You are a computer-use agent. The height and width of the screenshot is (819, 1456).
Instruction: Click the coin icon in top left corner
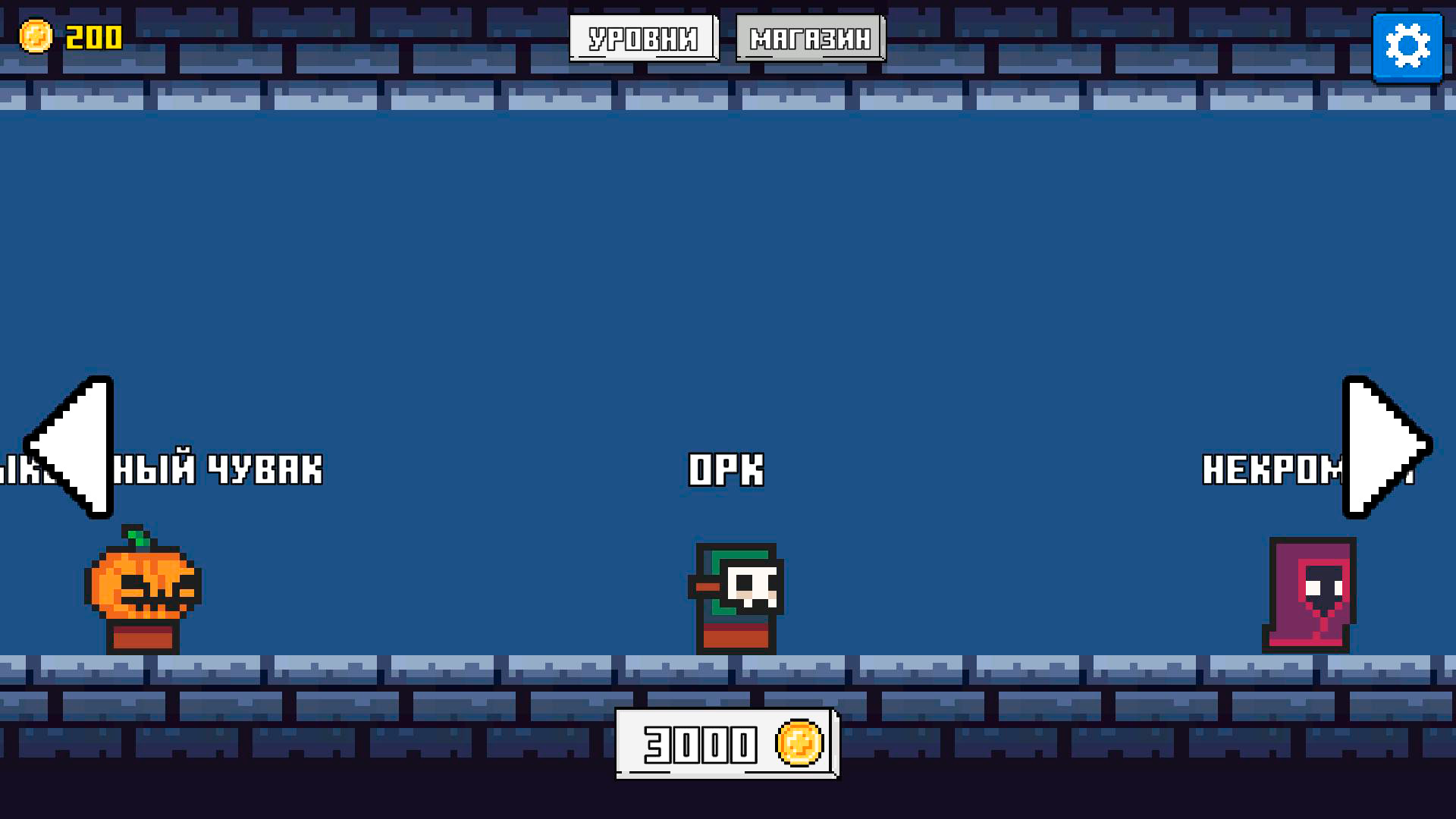pyautogui.click(x=36, y=34)
